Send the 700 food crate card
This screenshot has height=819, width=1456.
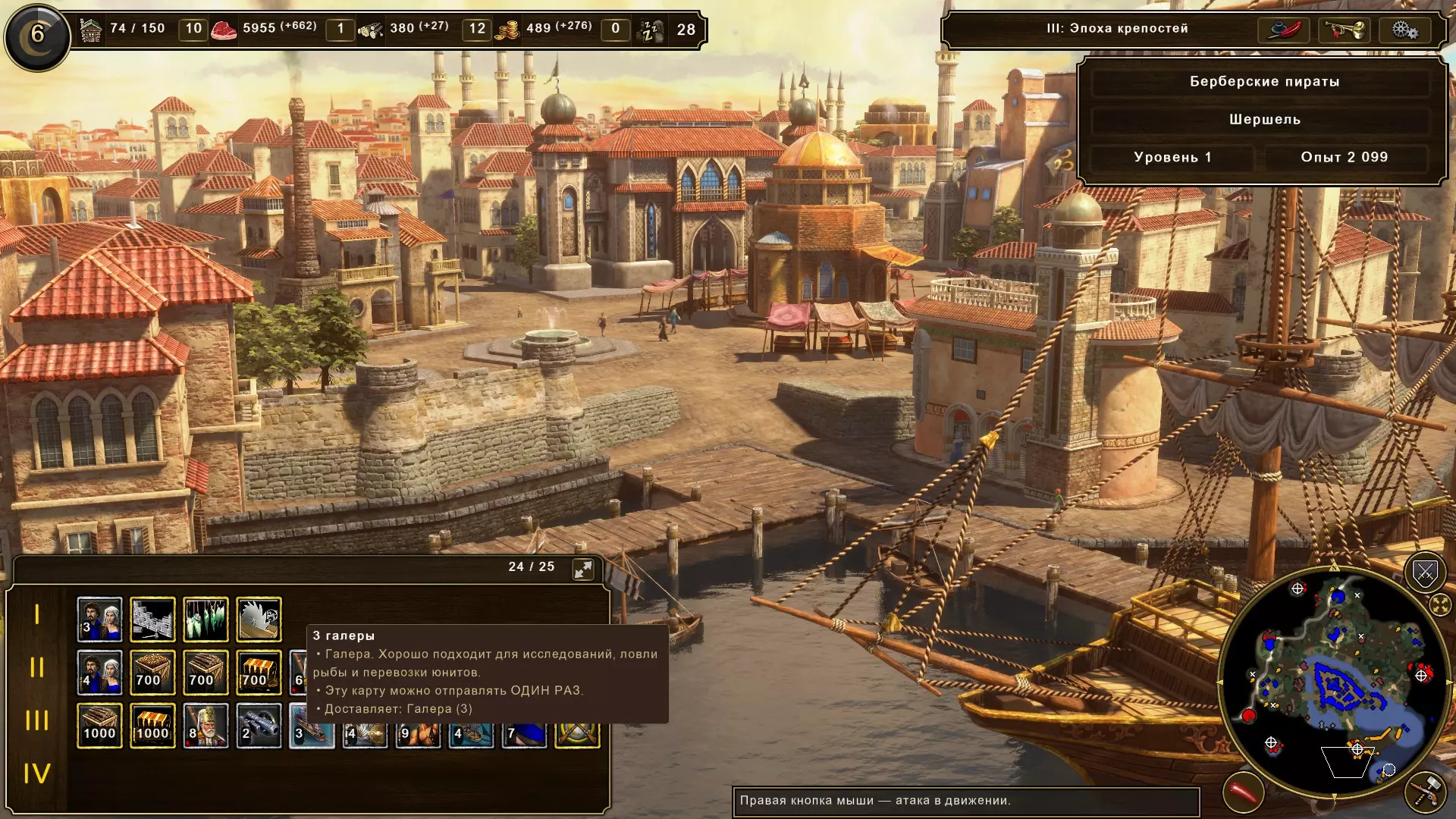click(x=152, y=673)
